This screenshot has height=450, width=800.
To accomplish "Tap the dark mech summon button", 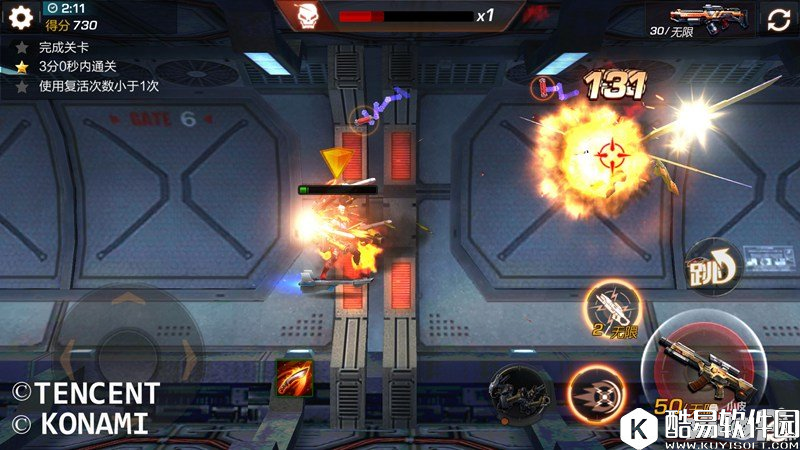I will (x=520, y=389).
